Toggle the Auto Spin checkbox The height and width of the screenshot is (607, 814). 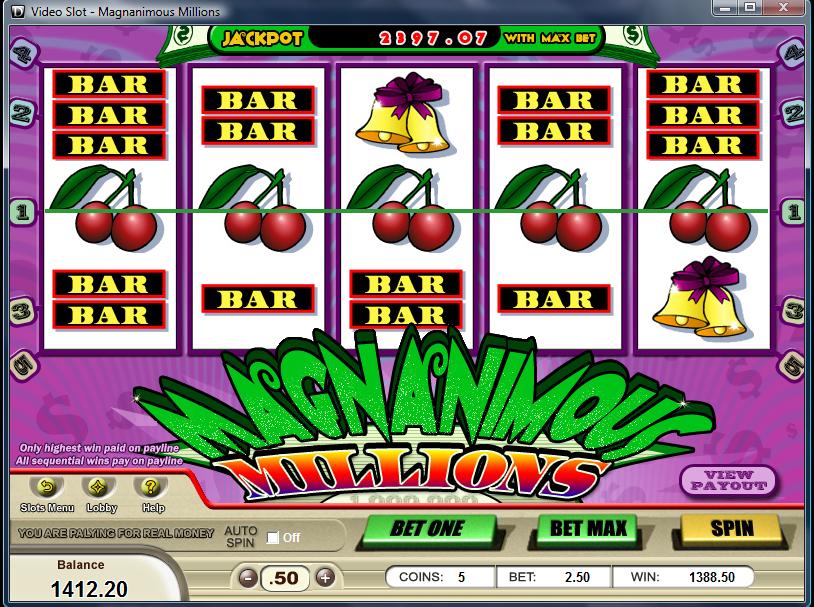point(273,538)
